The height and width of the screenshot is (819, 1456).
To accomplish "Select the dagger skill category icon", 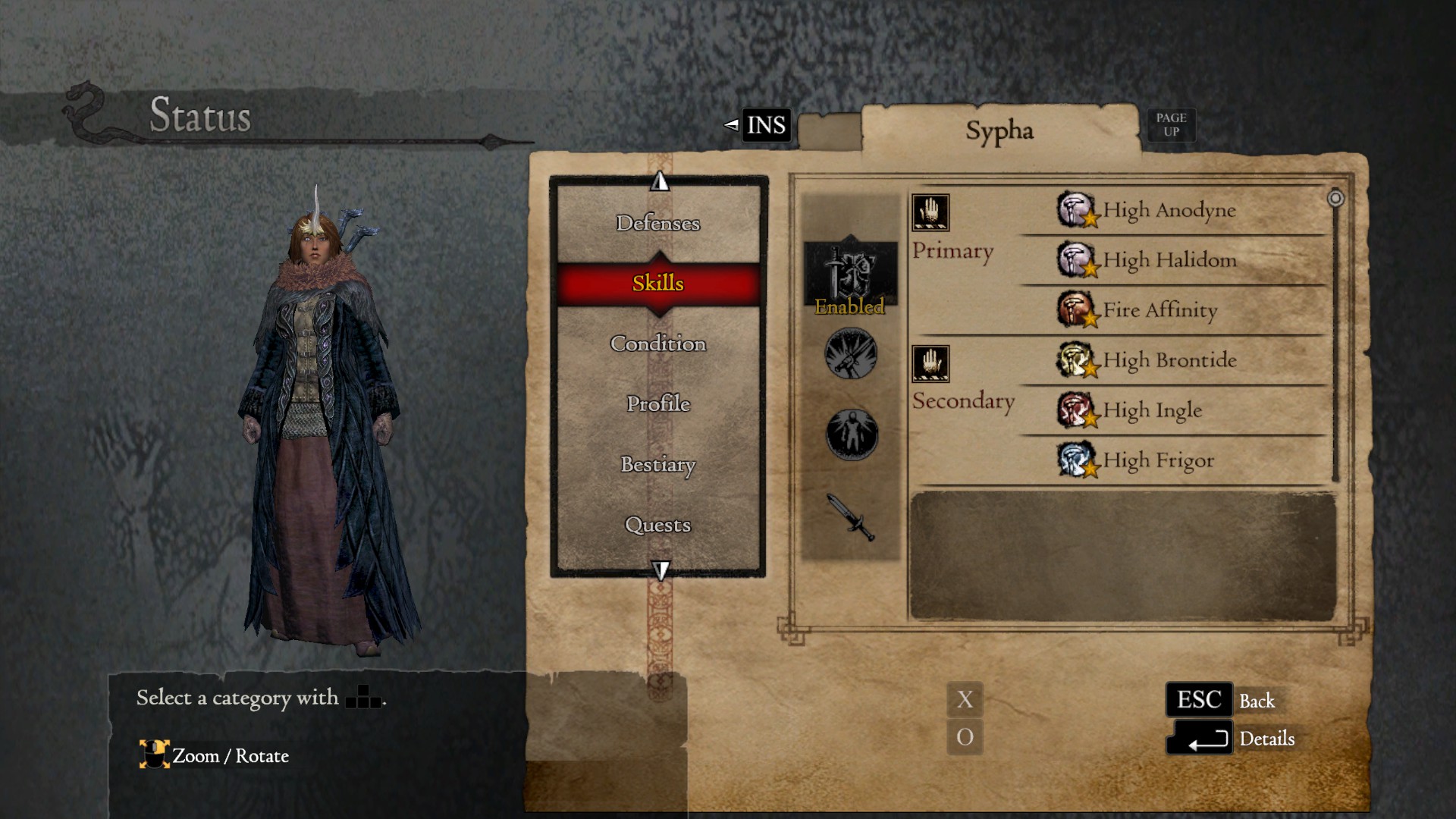I will (852, 516).
